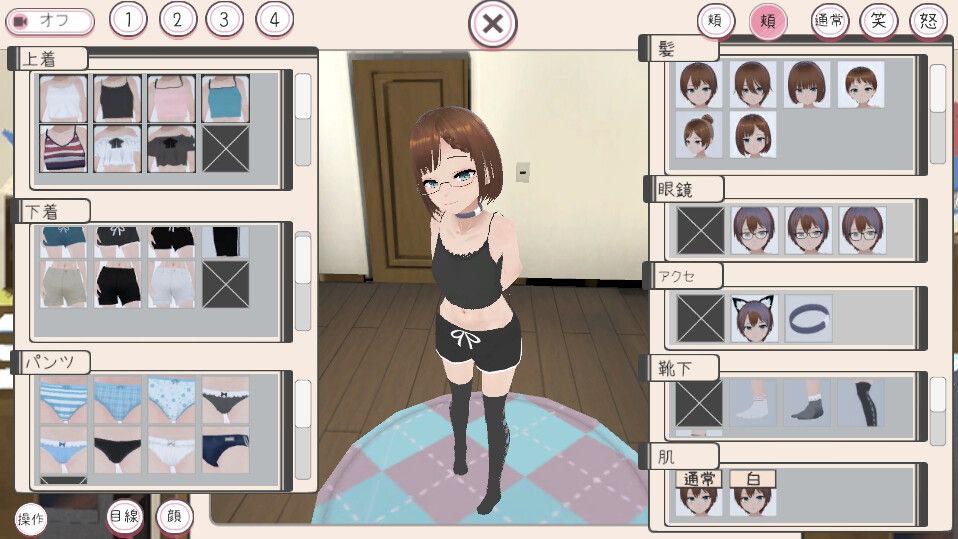Select the 白 skin tone

(753, 494)
